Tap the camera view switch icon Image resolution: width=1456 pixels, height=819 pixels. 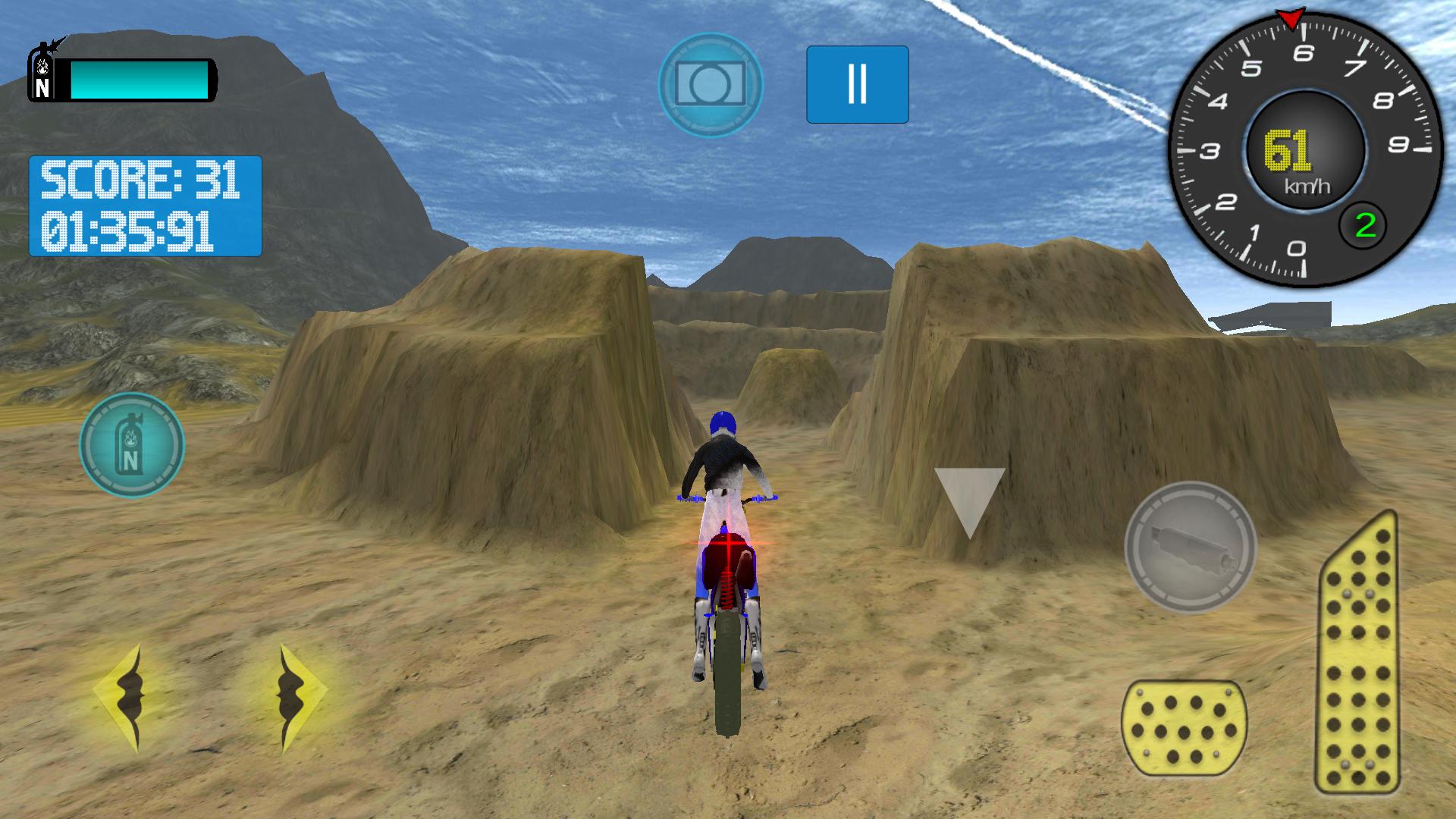(710, 83)
